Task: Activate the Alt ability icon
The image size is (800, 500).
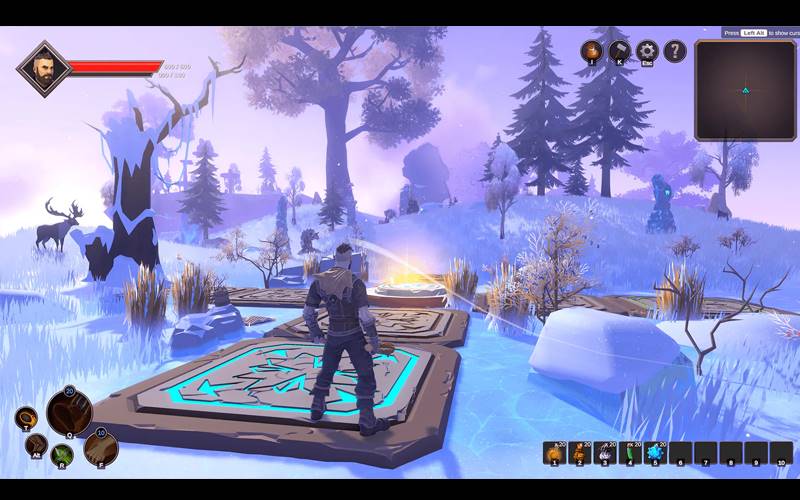Action: point(36,445)
